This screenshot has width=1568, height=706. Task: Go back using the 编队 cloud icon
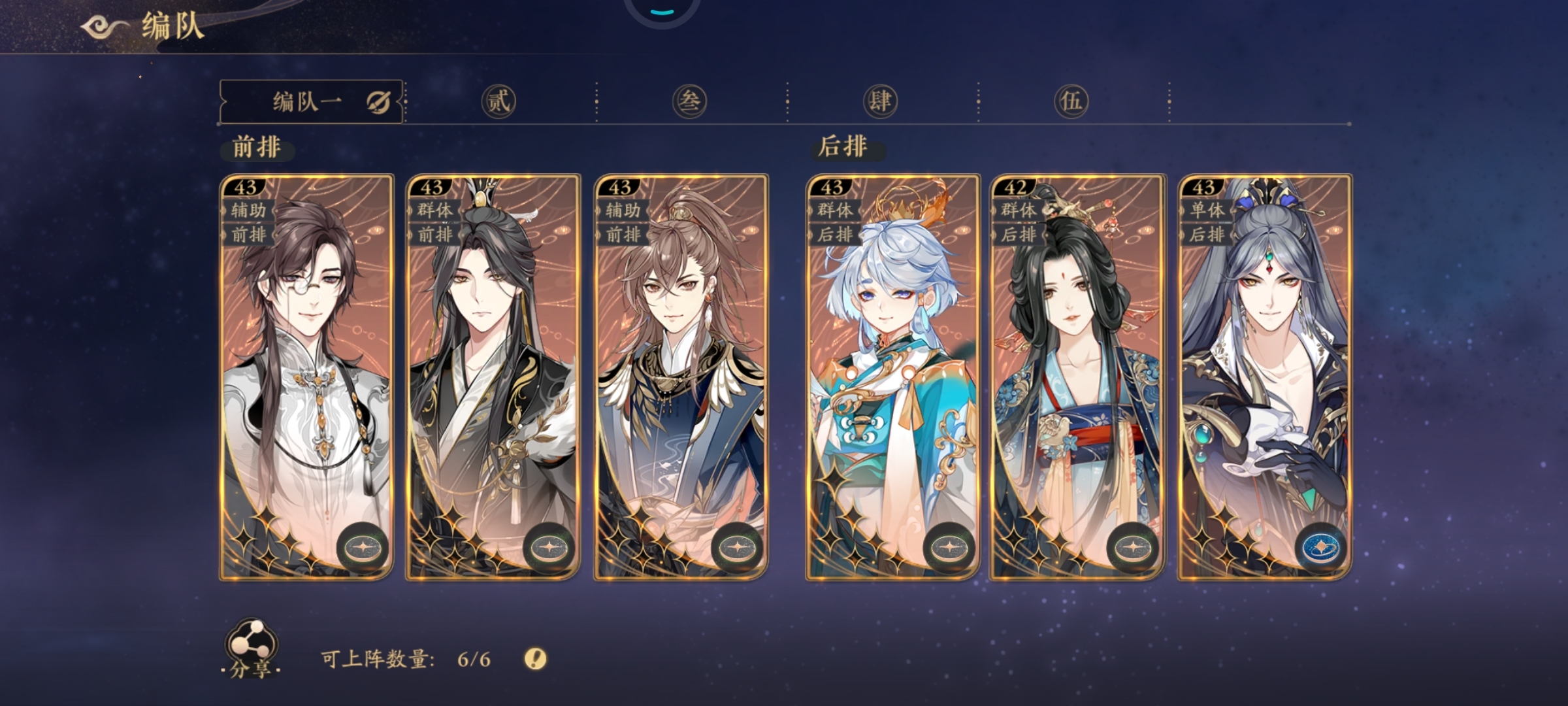click(105, 27)
